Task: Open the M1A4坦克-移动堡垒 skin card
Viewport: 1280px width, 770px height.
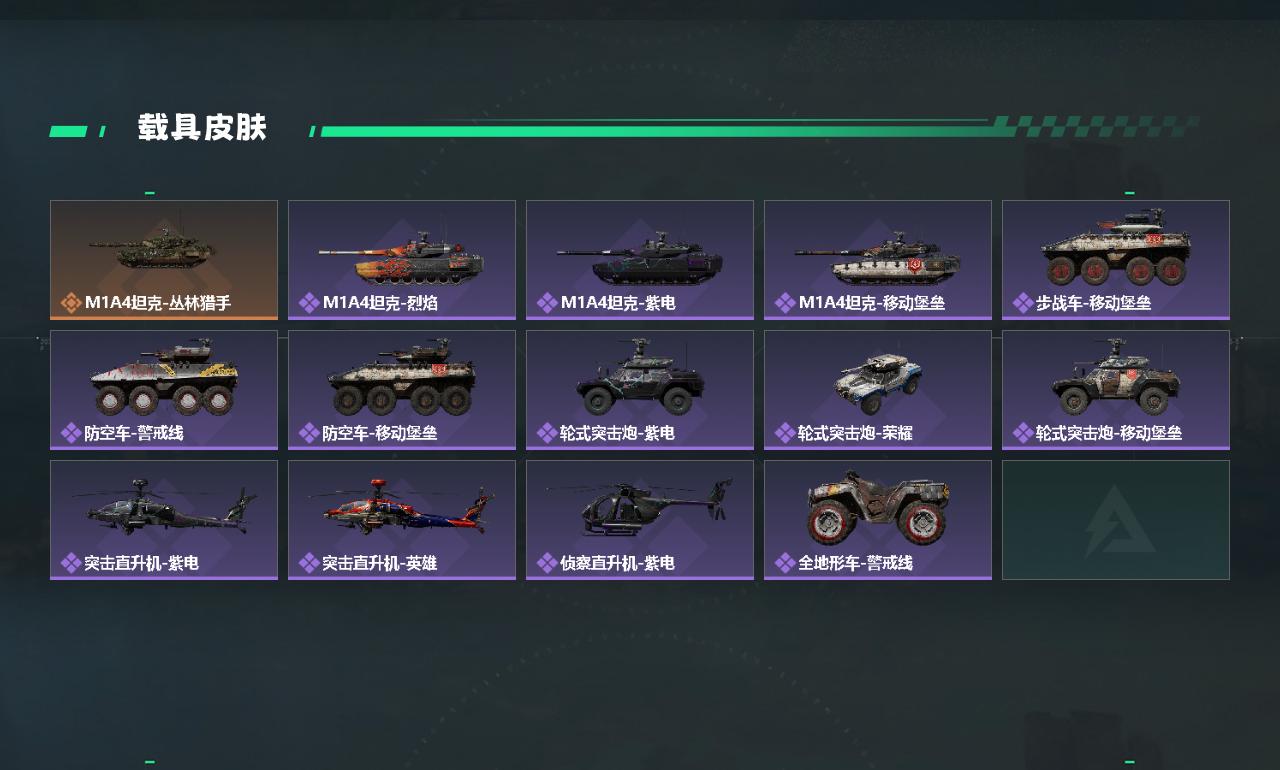Action: pos(878,259)
